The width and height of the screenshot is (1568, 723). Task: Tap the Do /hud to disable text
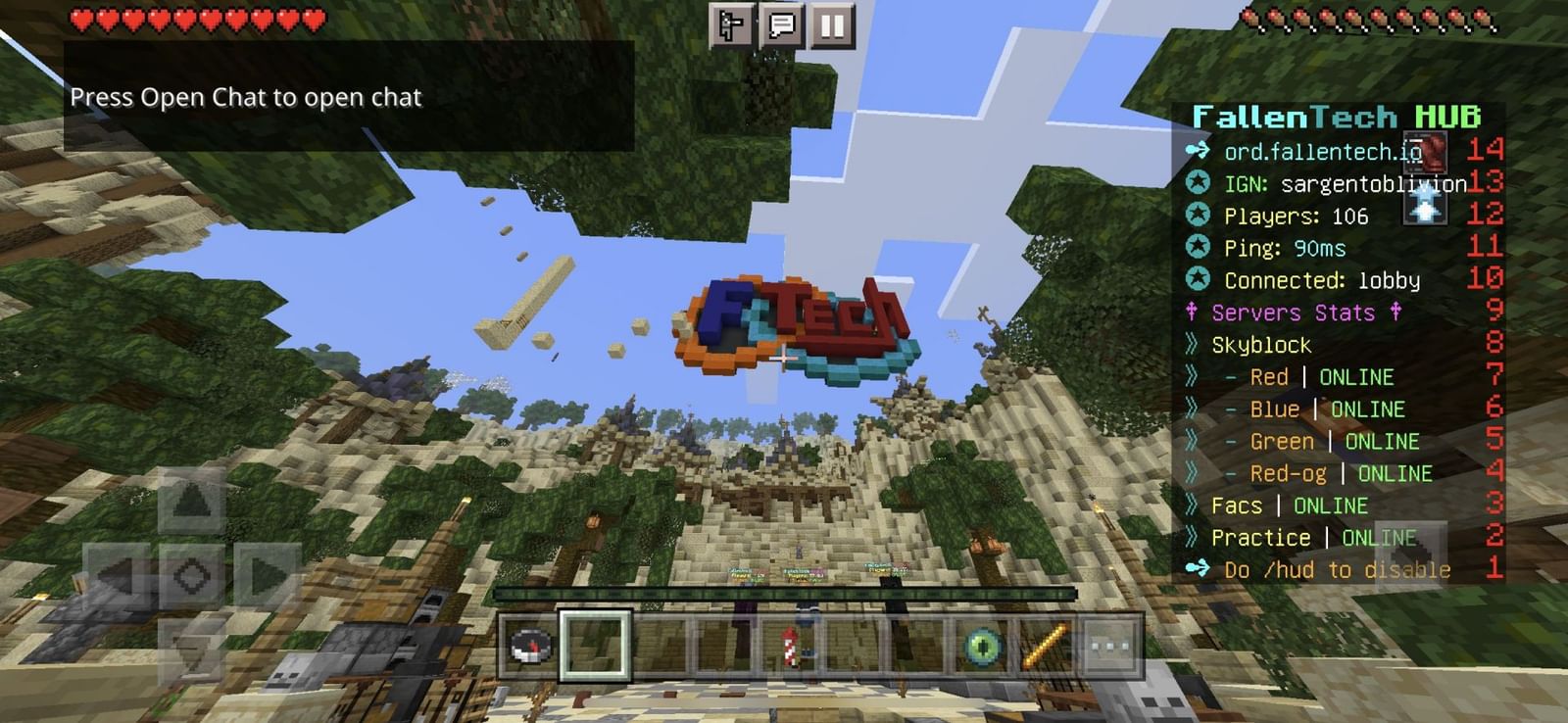pos(1336,569)
